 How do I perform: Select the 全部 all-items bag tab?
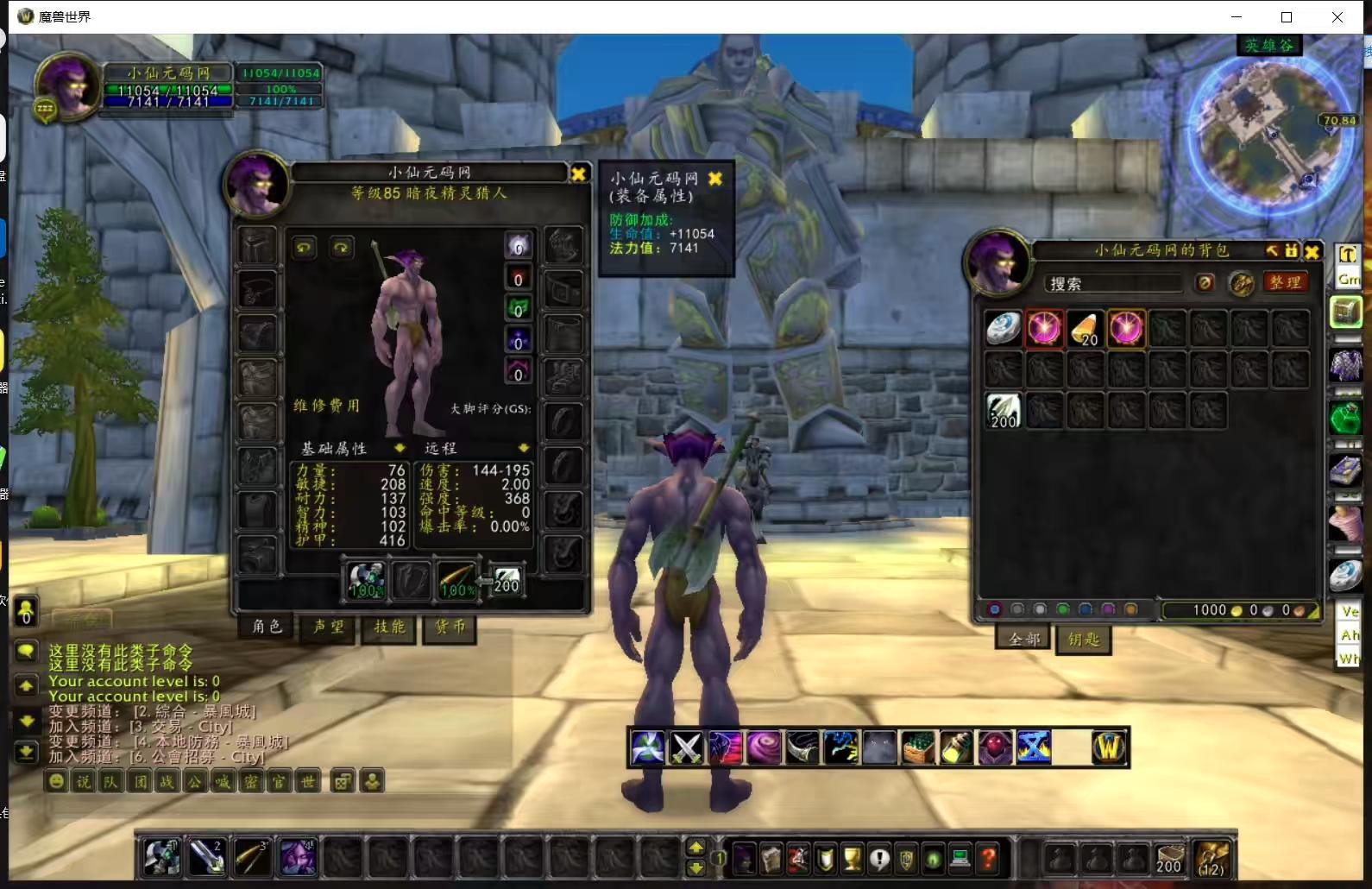click(1024, 640)
